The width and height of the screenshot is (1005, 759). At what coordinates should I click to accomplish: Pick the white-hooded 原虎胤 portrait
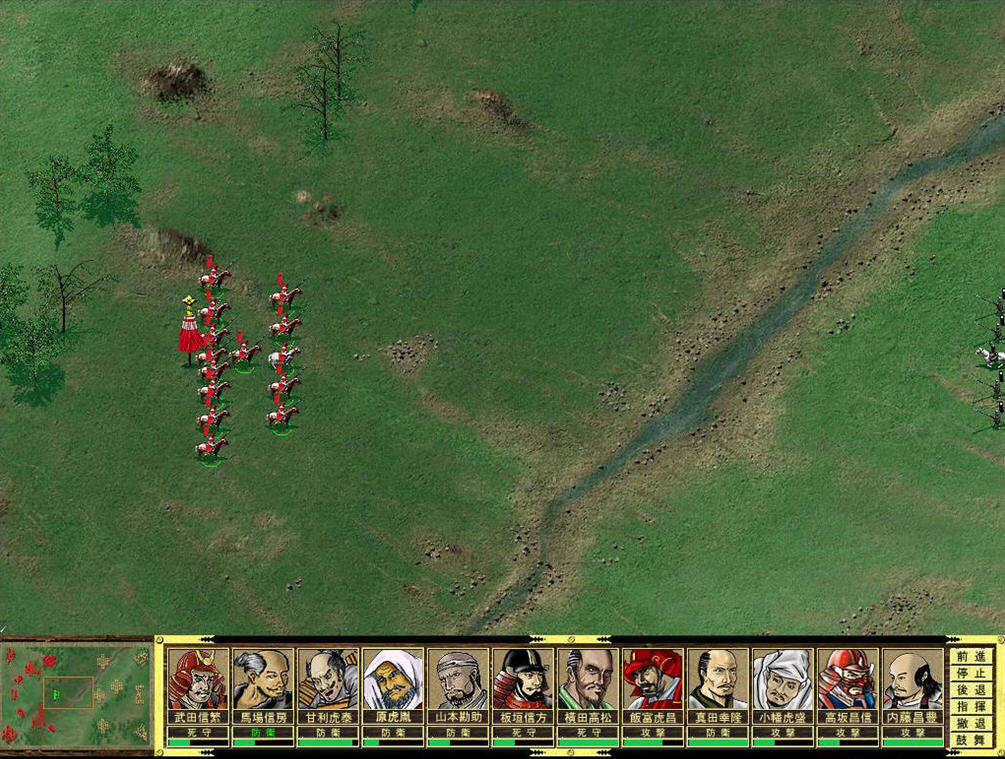click(393, 679)
